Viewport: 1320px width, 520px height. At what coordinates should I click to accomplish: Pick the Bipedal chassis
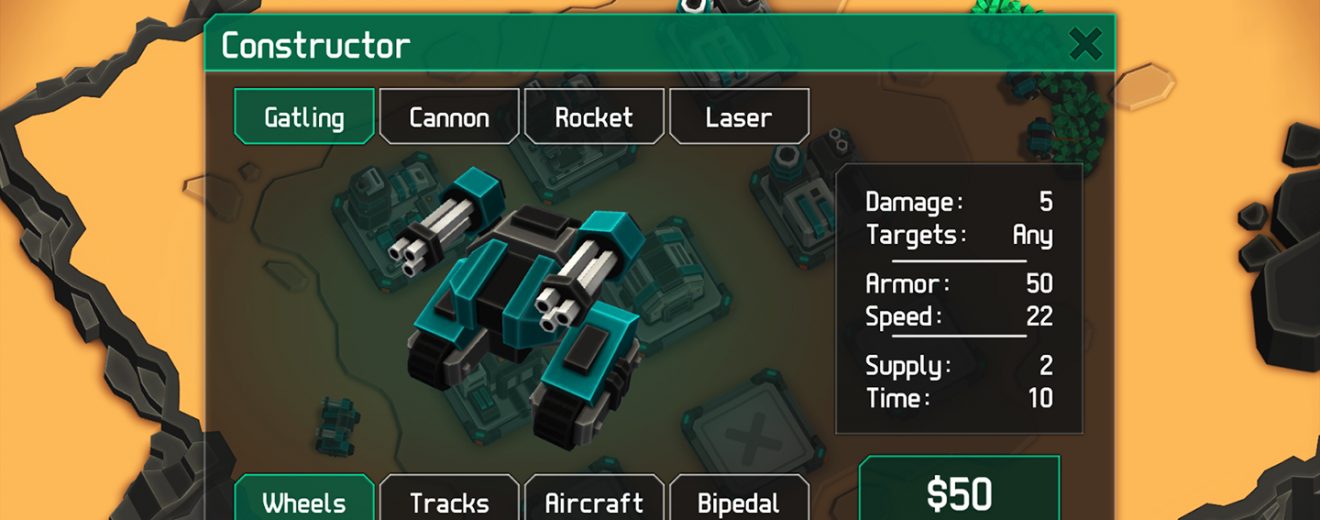pos(739,500)
